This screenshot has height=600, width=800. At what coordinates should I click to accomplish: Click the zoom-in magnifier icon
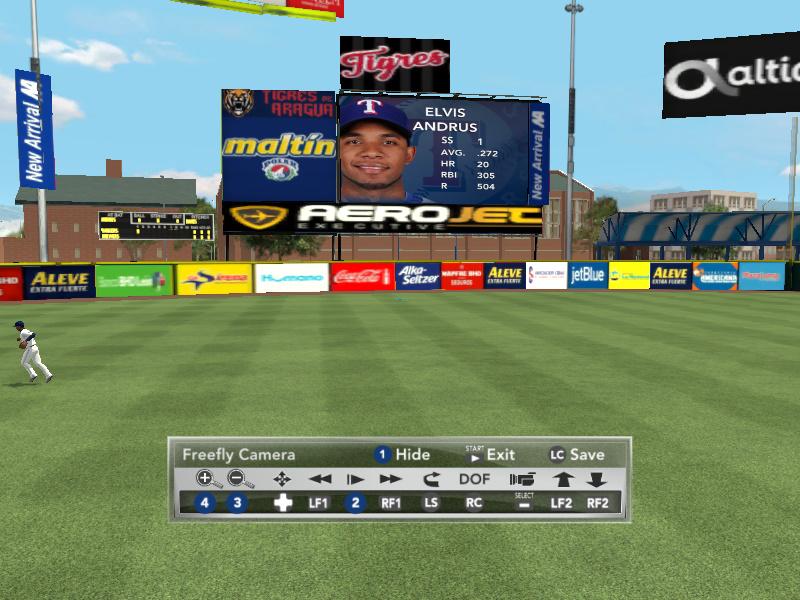point(208,479)
